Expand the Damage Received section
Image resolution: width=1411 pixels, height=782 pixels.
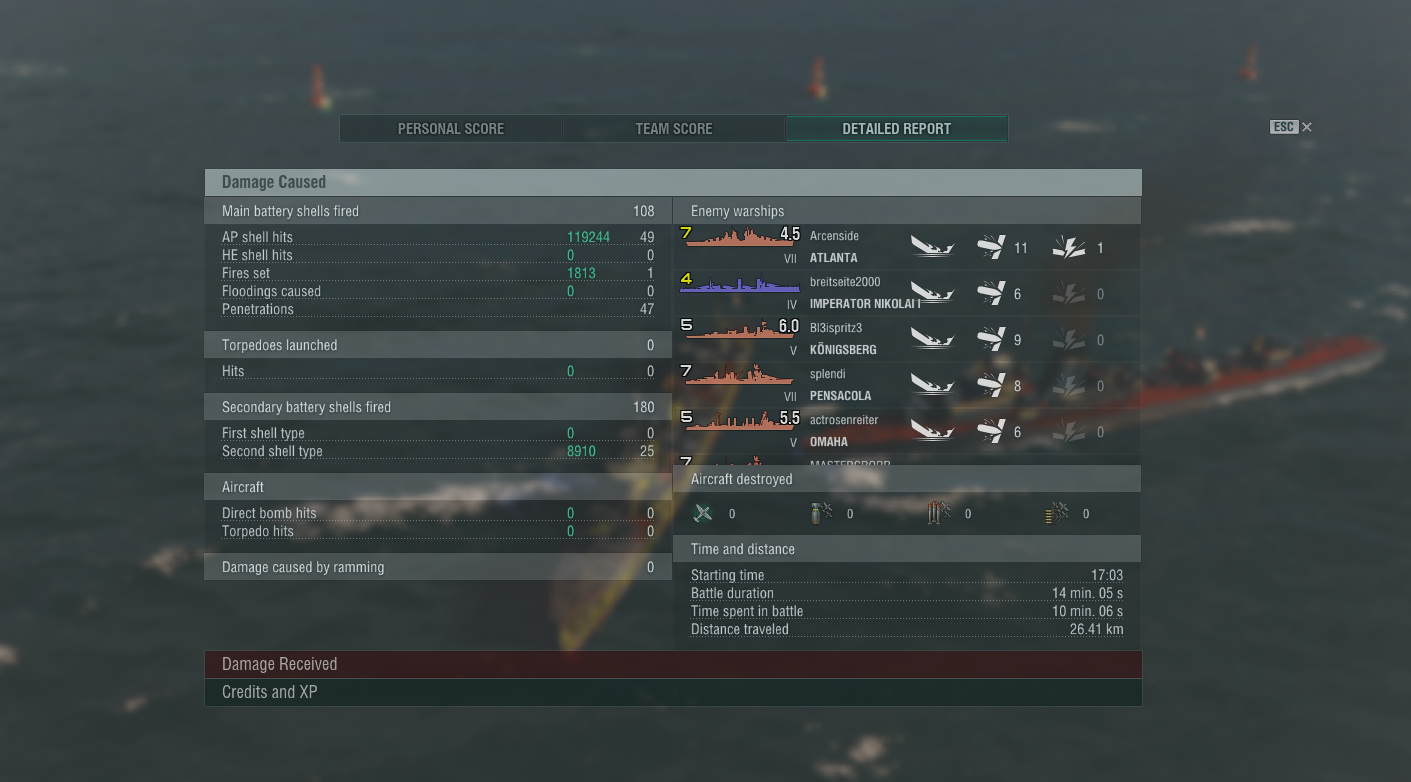point(672,665)
